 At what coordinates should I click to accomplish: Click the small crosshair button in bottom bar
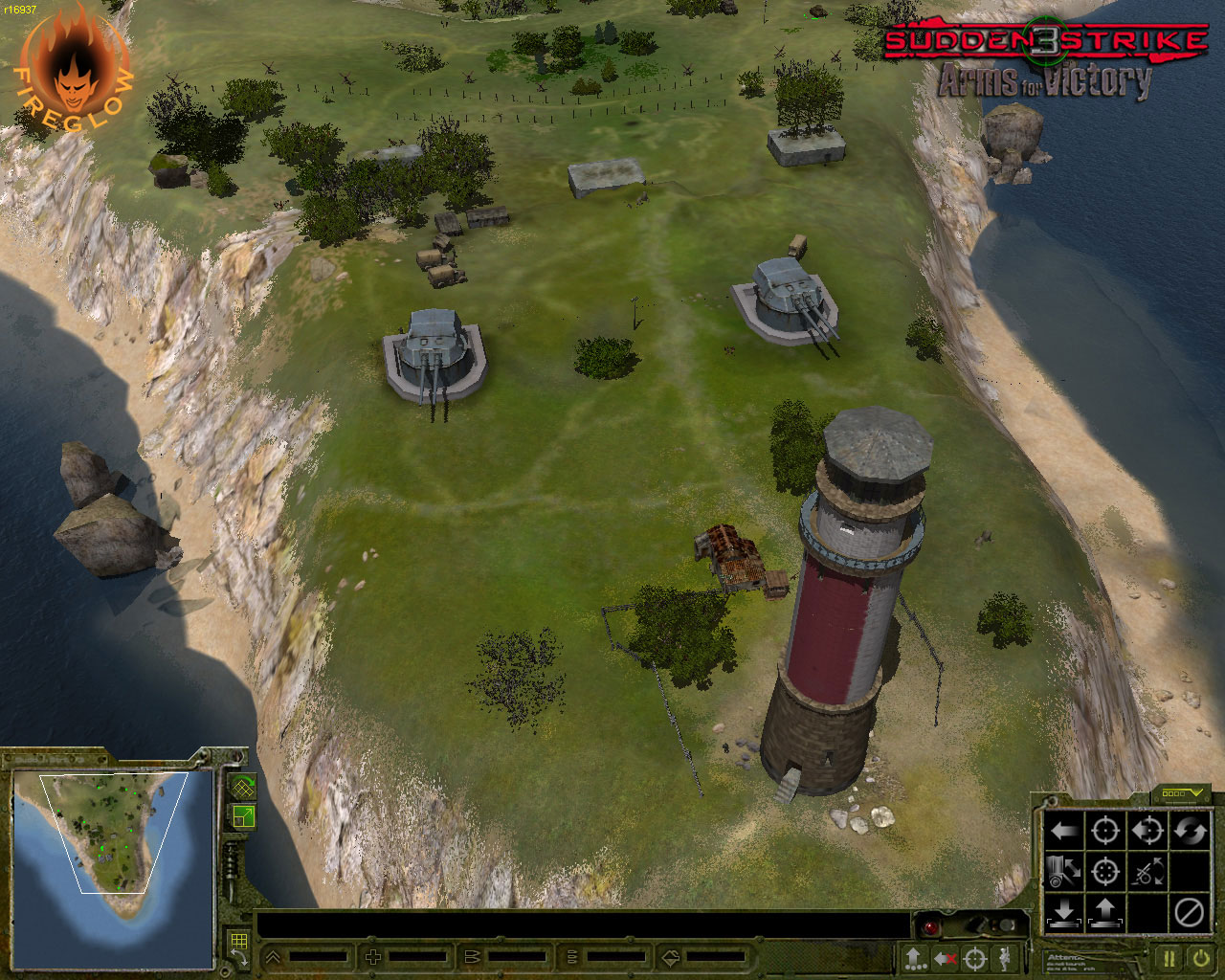[974, 958]
